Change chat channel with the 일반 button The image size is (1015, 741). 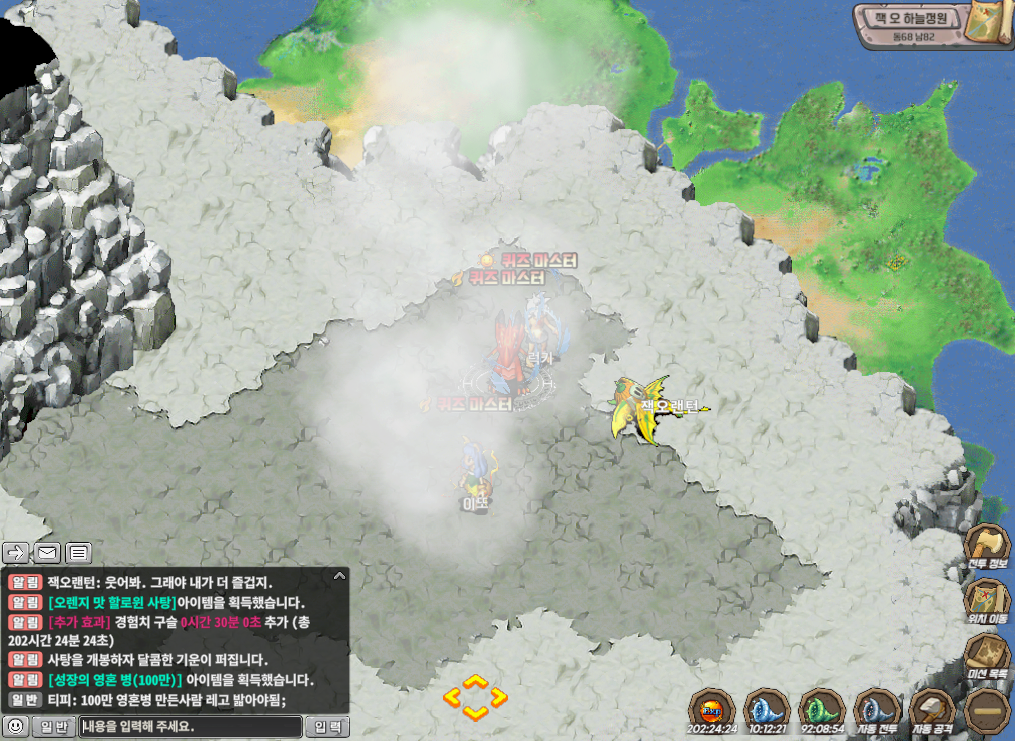click(52, 727)
